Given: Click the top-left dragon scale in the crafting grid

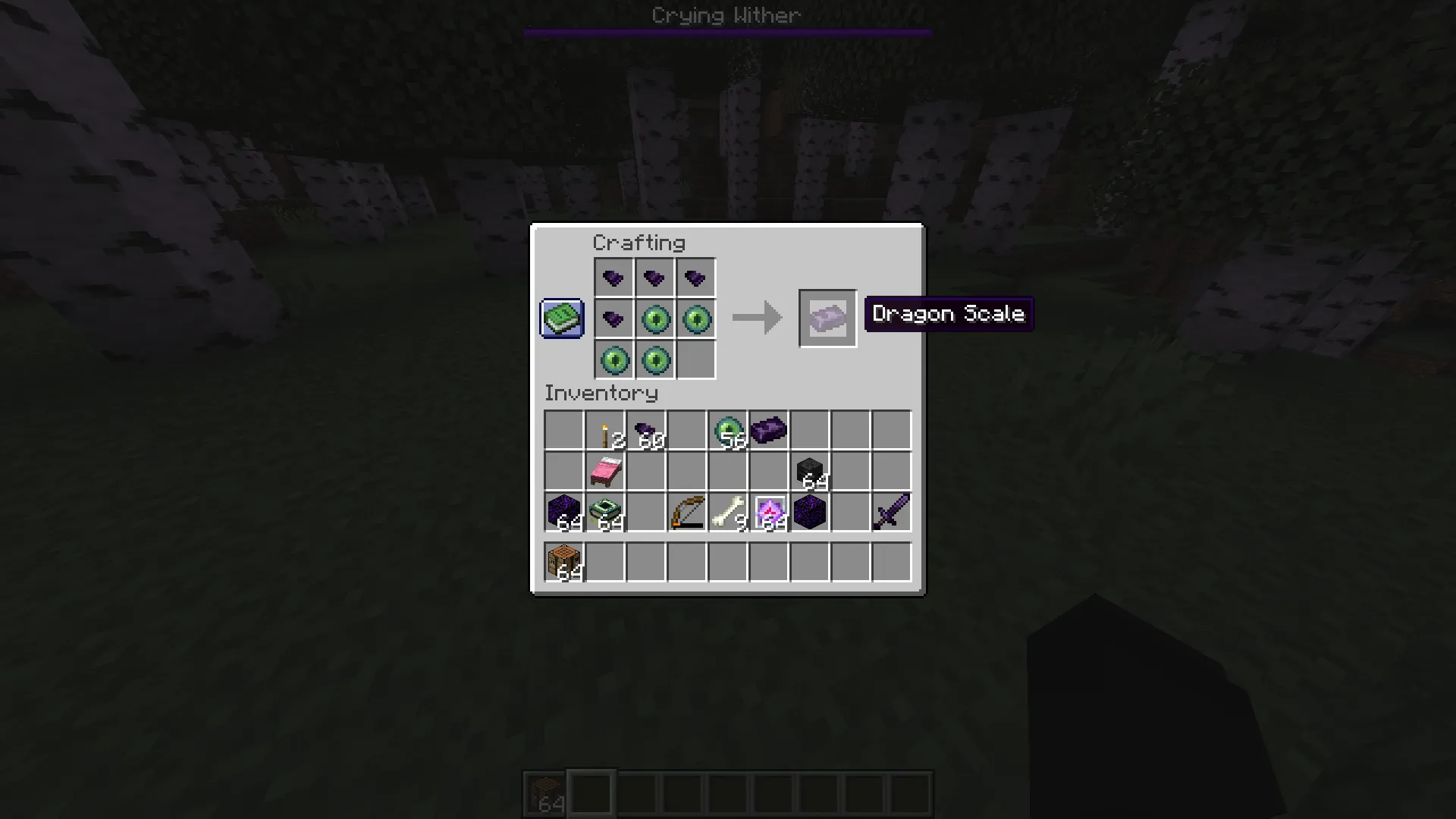Looking at the screenshot, I should [x=614, y=278].
